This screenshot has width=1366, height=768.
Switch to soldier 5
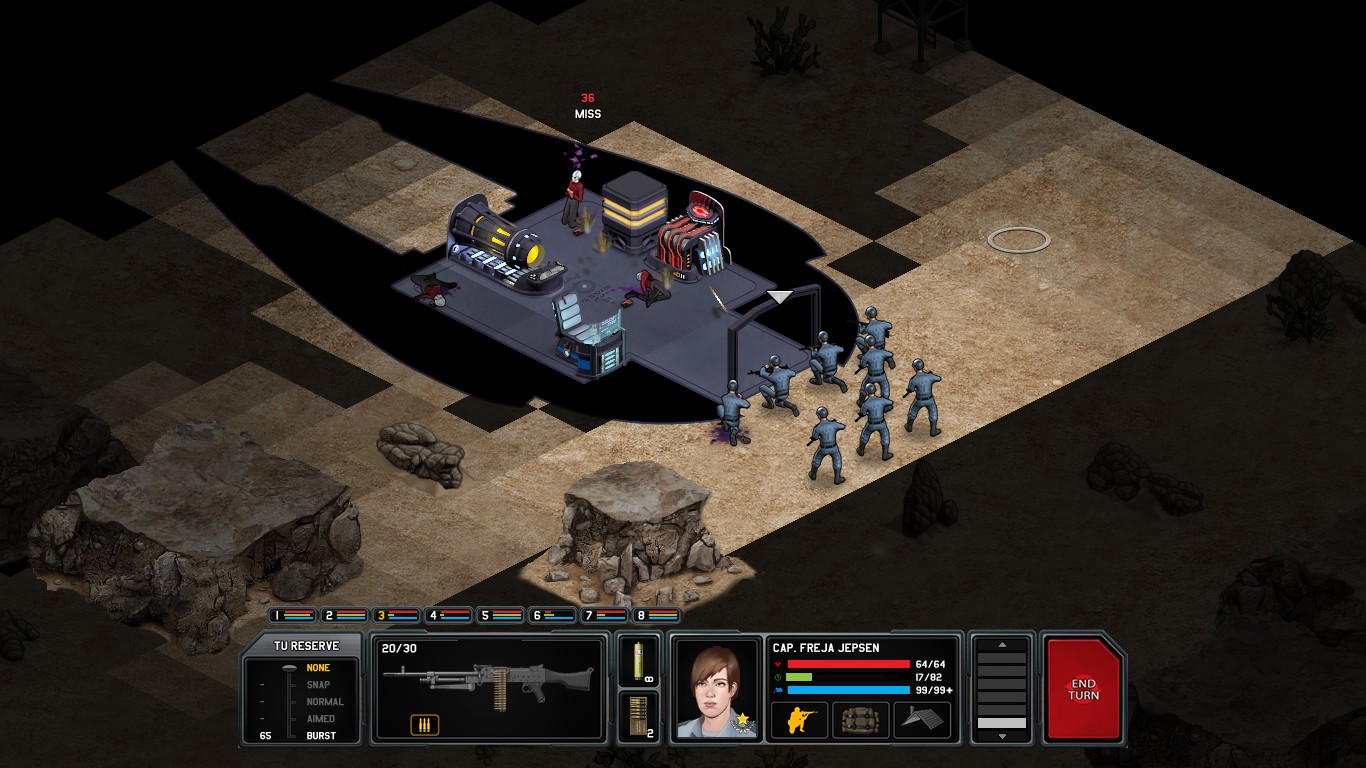[x=500, y=616]
